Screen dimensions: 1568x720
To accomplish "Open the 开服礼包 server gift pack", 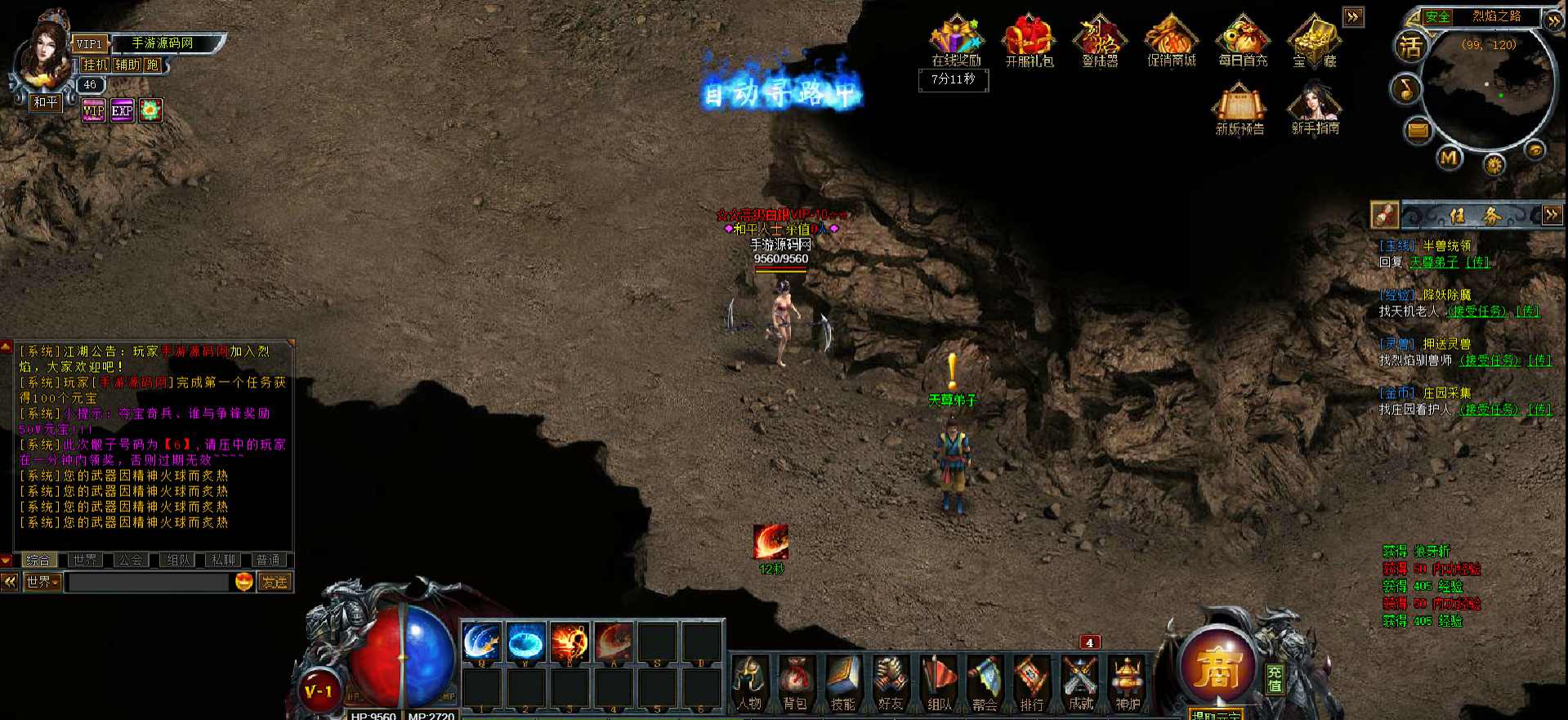I will point(1029,41).
